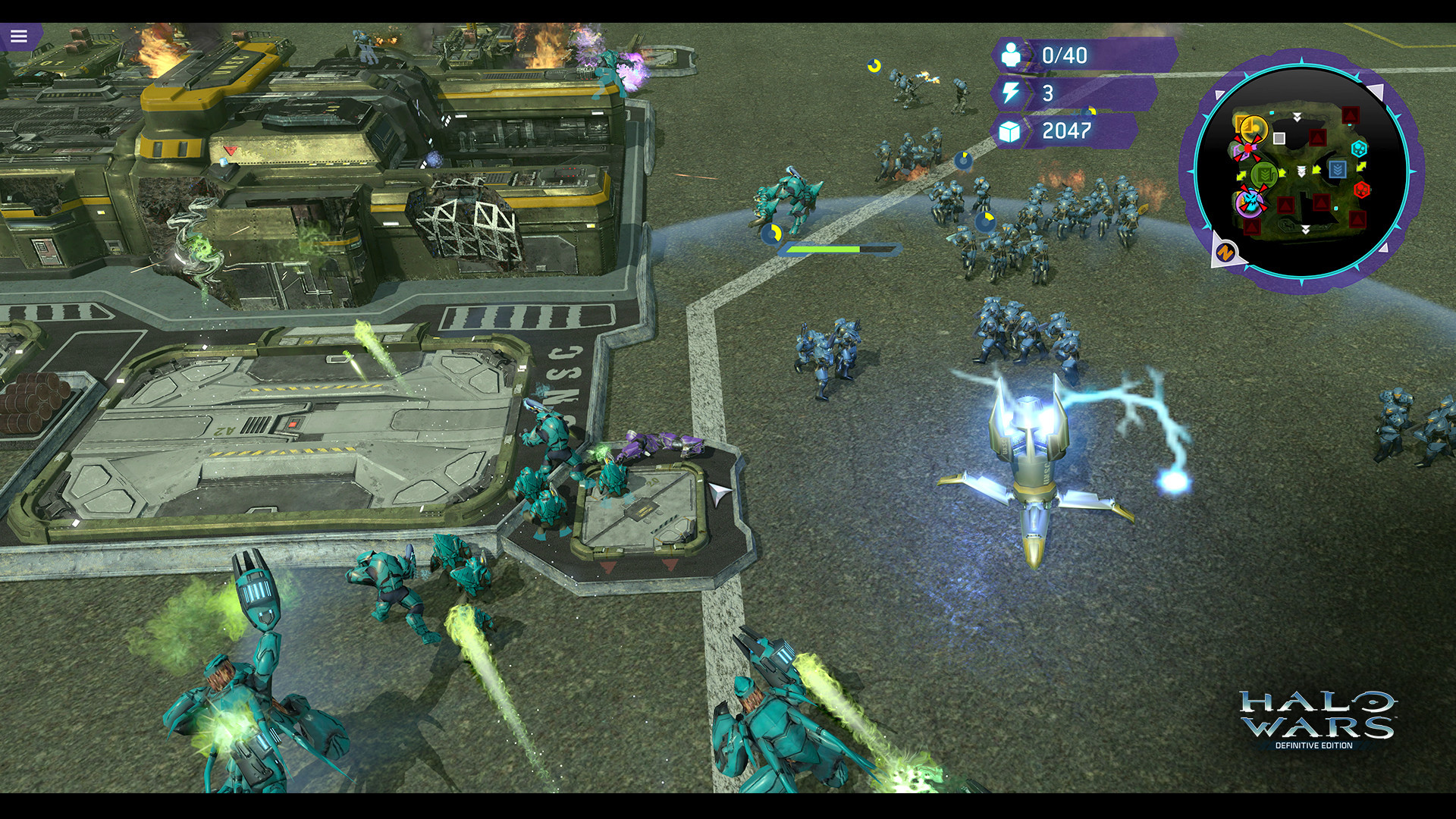Screen dimensions: 1456x819
Task: Click the double white chevrons at minimap center
Action: pyautogui.click(x=1301, y=171)
